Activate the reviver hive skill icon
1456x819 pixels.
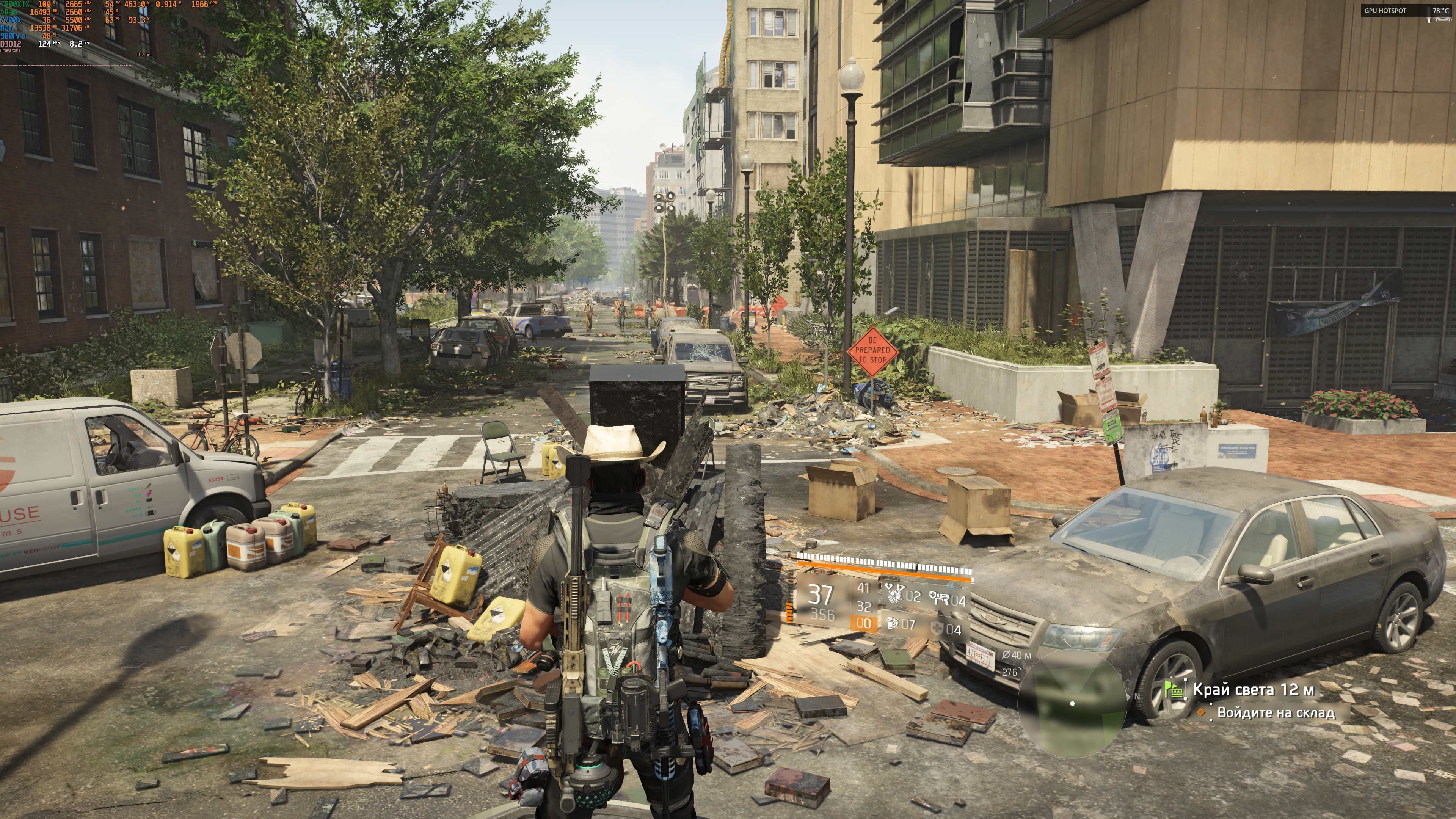point(895,595)
